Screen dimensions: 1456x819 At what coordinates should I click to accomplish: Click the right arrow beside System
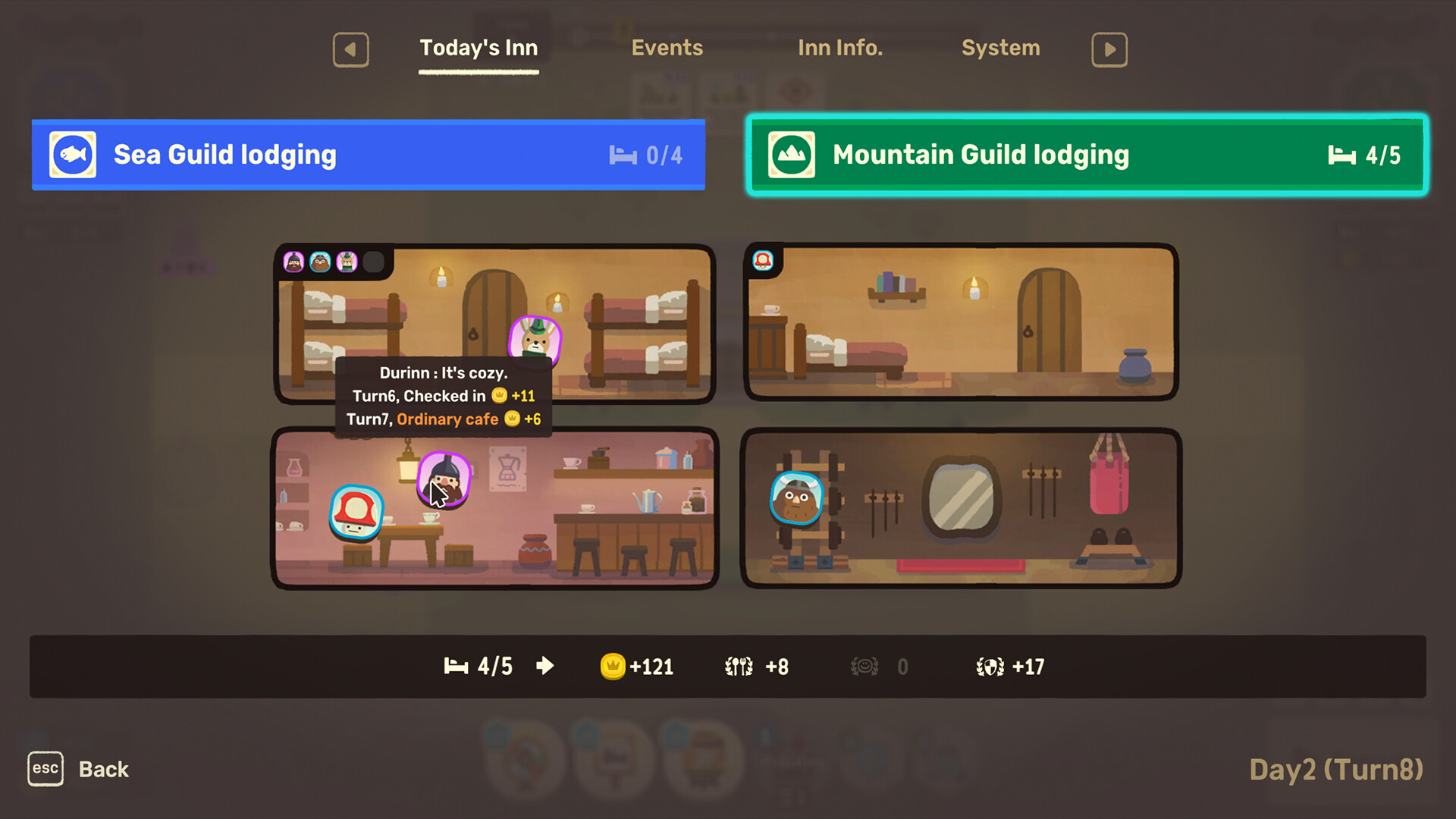(1109, 49)
